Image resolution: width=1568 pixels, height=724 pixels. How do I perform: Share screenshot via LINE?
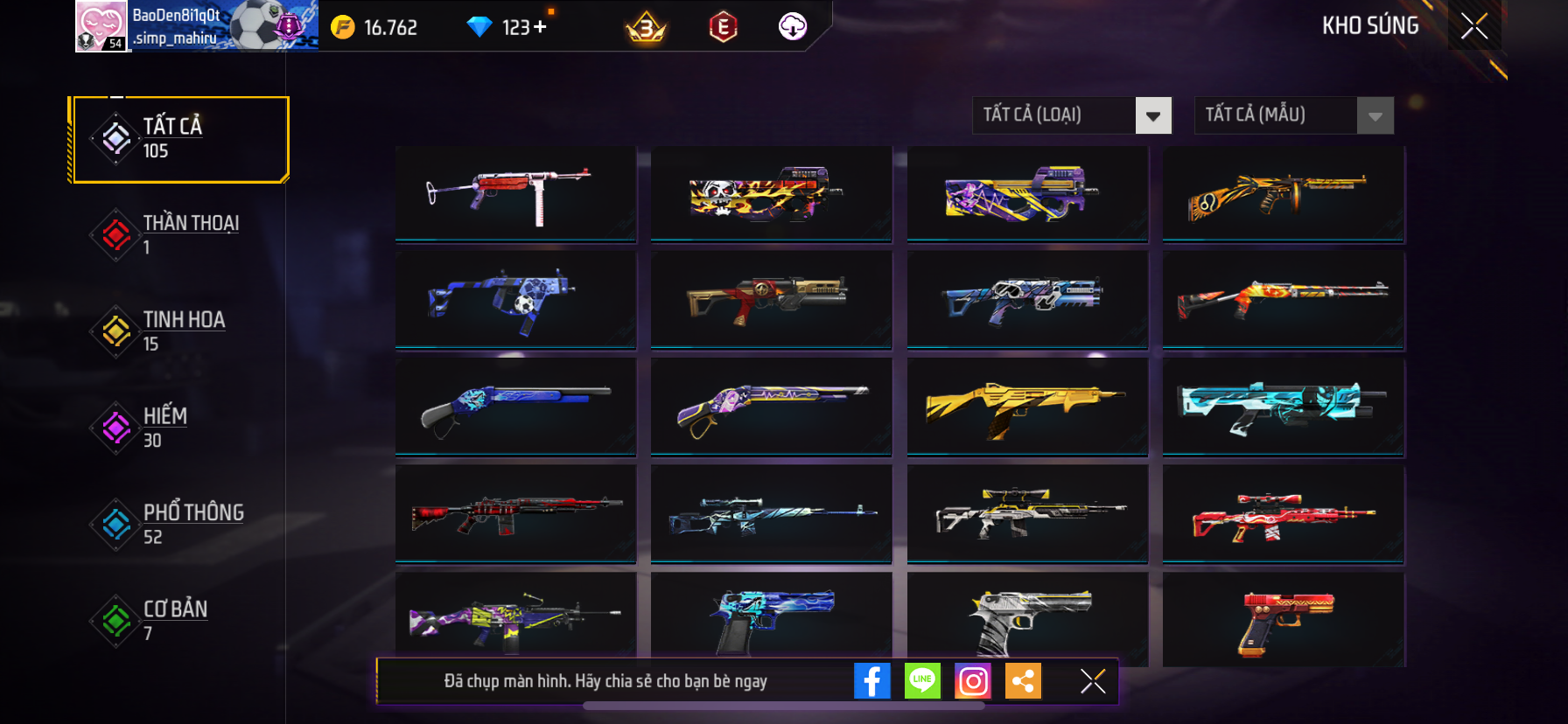point(922,681)
